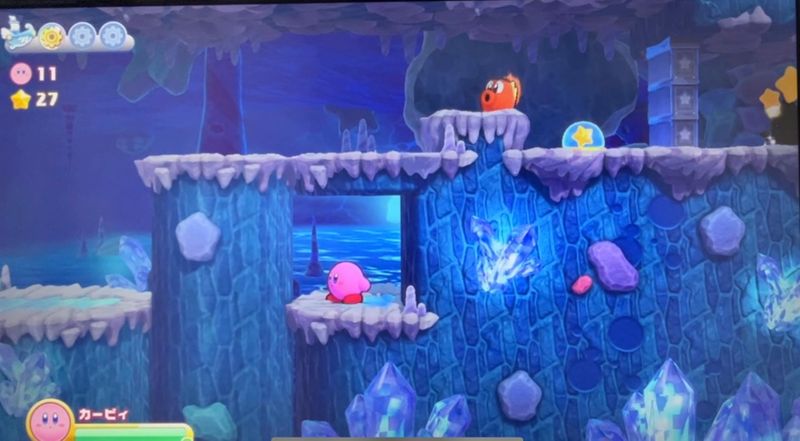800x441 pixels.
Task: Click the yellow point star icon
Action: (20, 98)
